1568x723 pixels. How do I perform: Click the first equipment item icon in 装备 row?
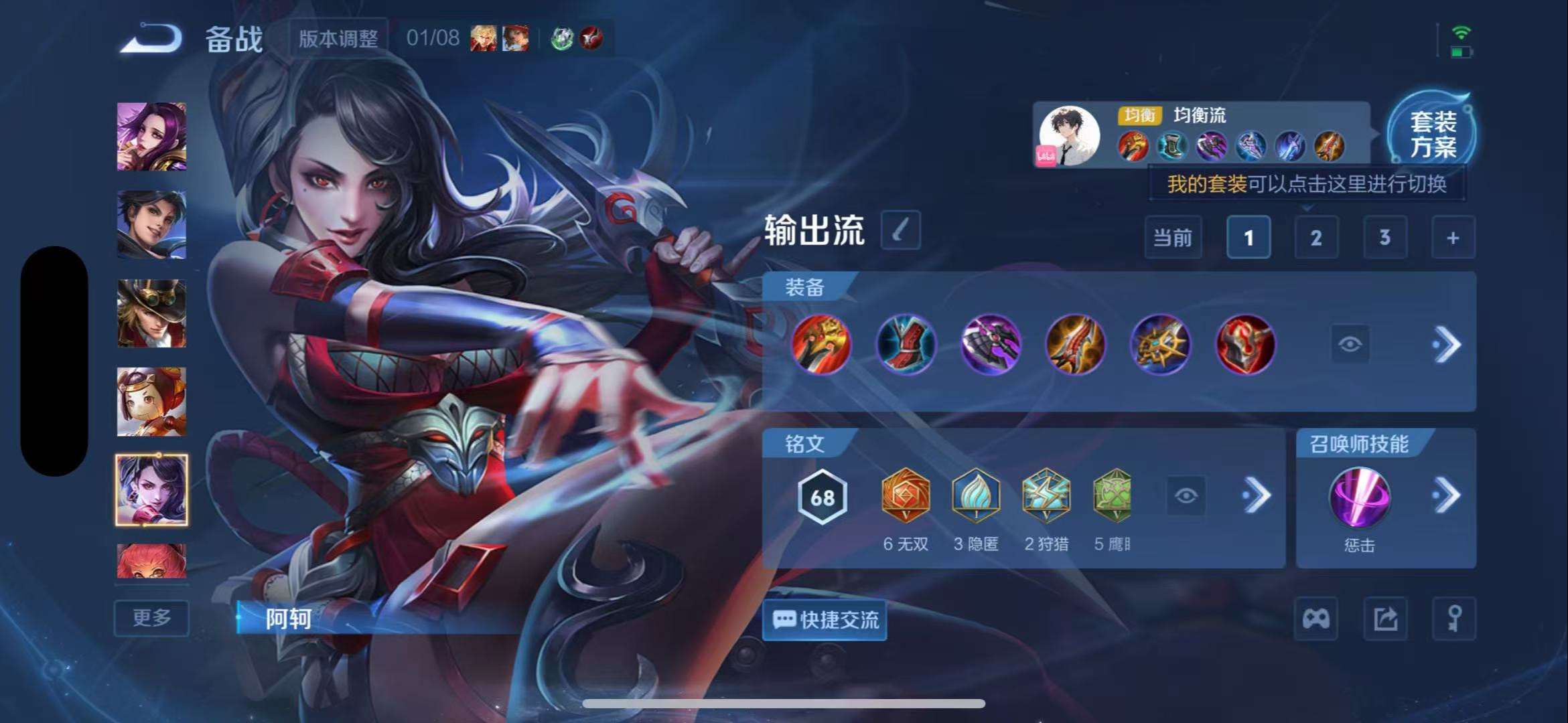(x=823, y=345)
